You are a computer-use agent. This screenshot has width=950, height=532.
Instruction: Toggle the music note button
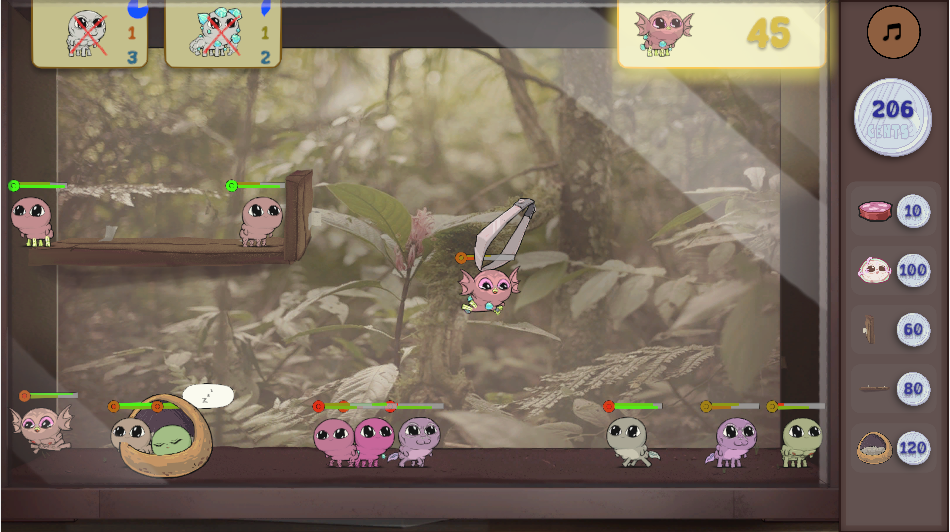click(x=893, y=32)
